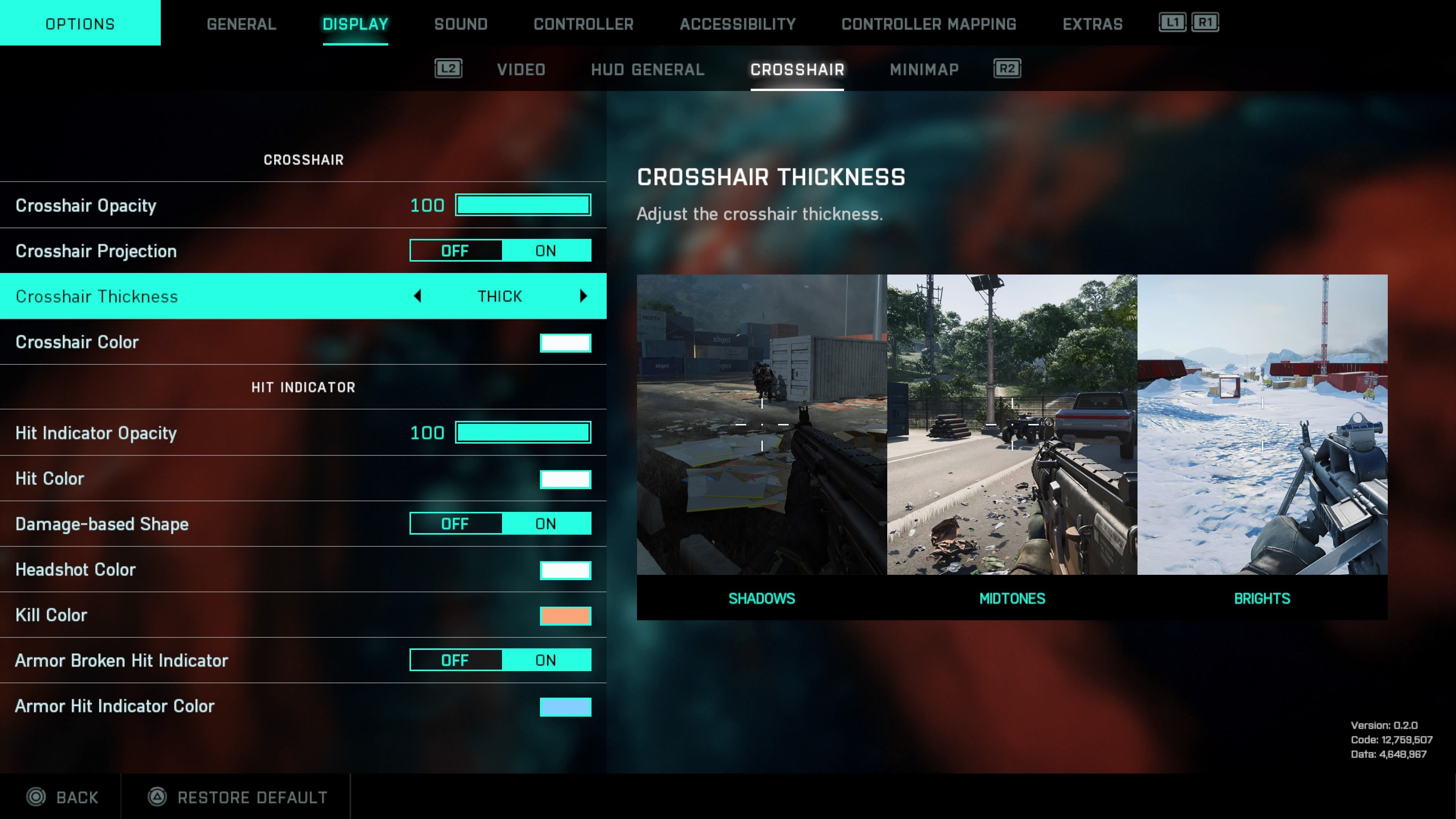Turn Crosshair Projection ON
The image size is (1456, 819).
coord(546,250)
